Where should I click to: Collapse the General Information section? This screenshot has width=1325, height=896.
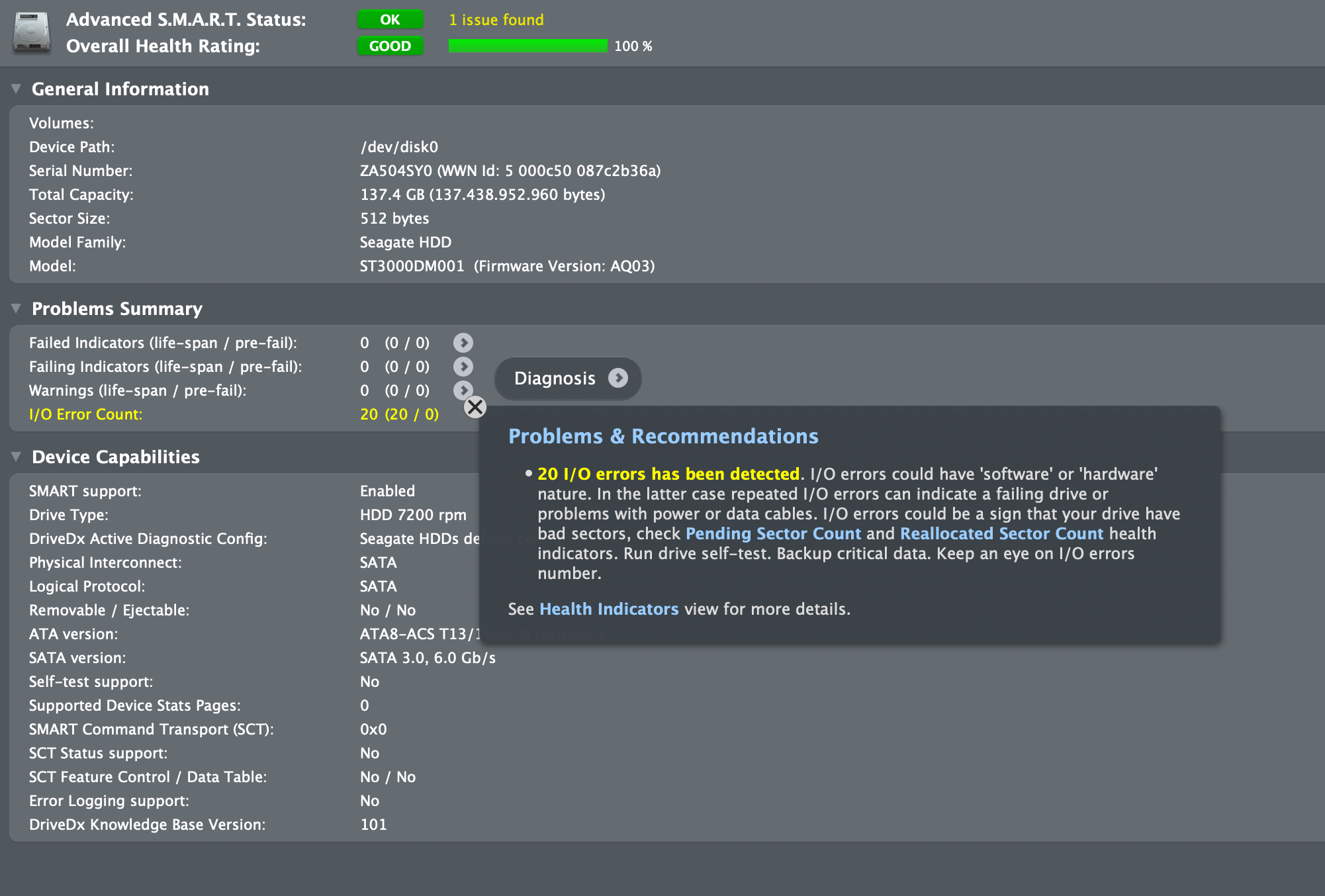17,89
